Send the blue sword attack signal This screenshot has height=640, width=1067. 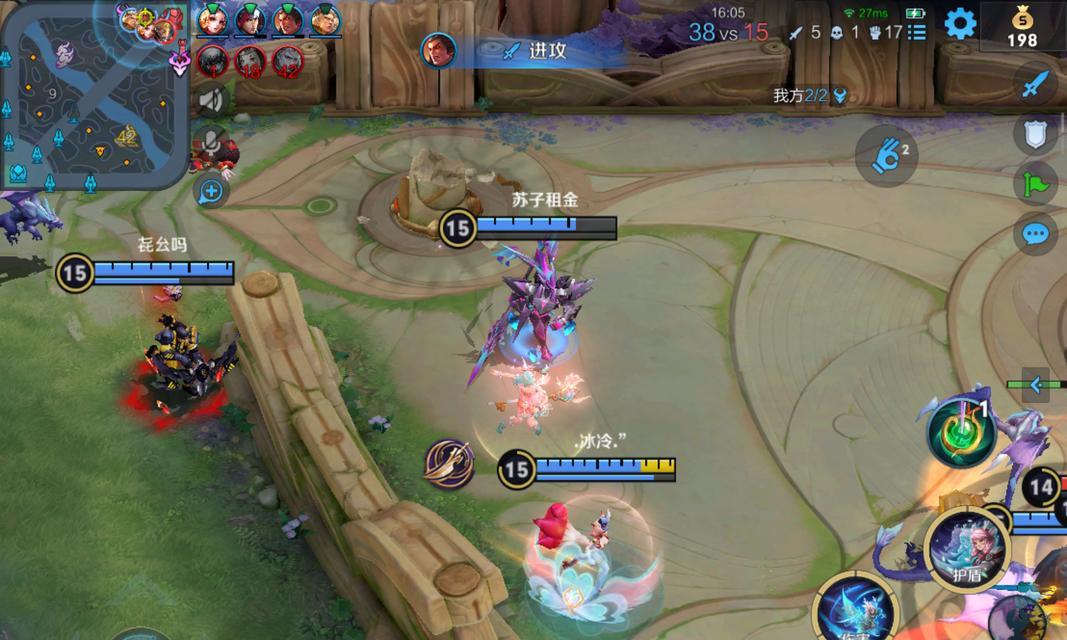(1035, 84)
